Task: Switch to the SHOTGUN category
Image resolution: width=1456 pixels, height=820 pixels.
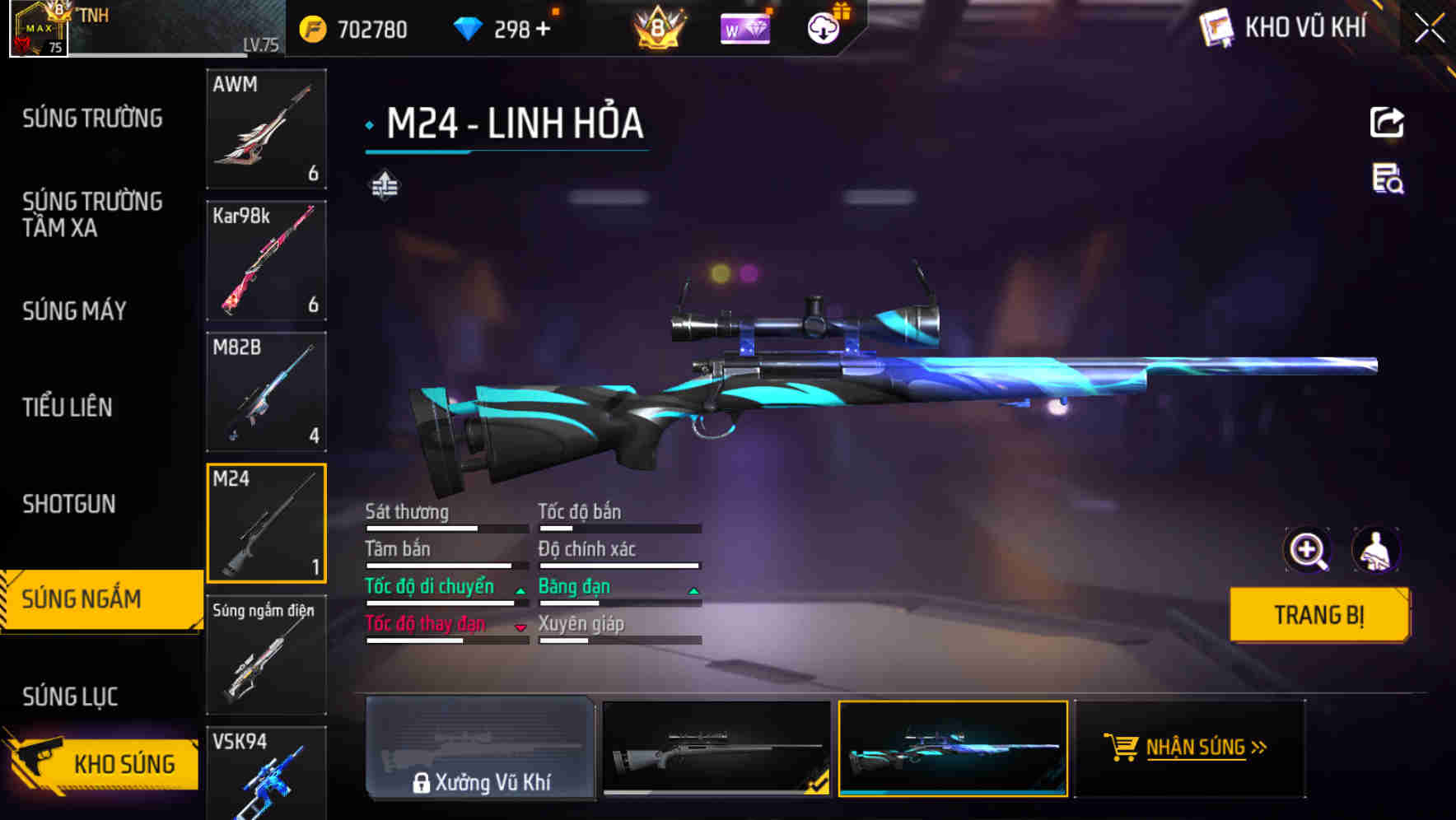Action: pyautogui.click(x=69, y=504)
